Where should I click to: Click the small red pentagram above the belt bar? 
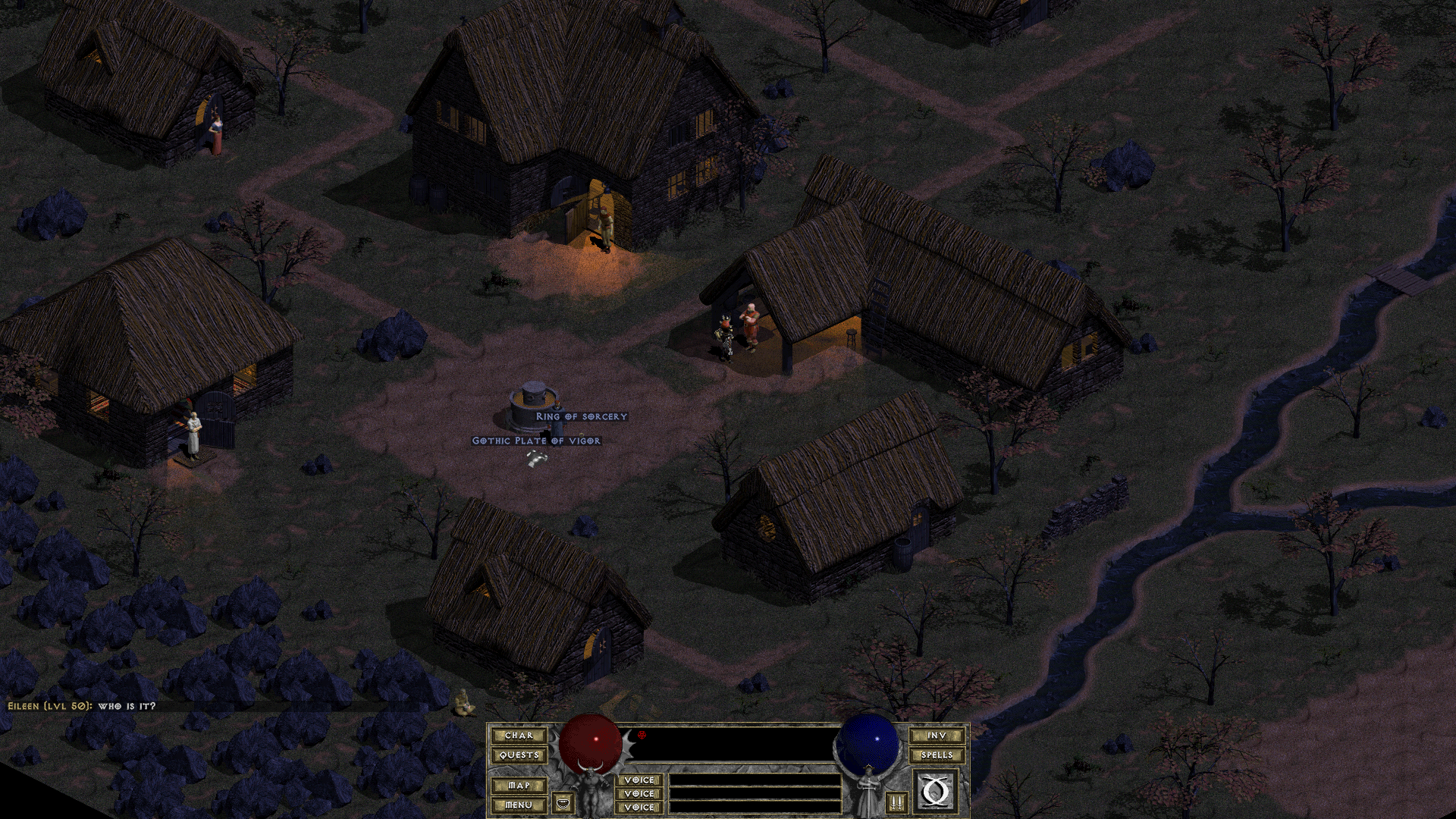(642, 734)
